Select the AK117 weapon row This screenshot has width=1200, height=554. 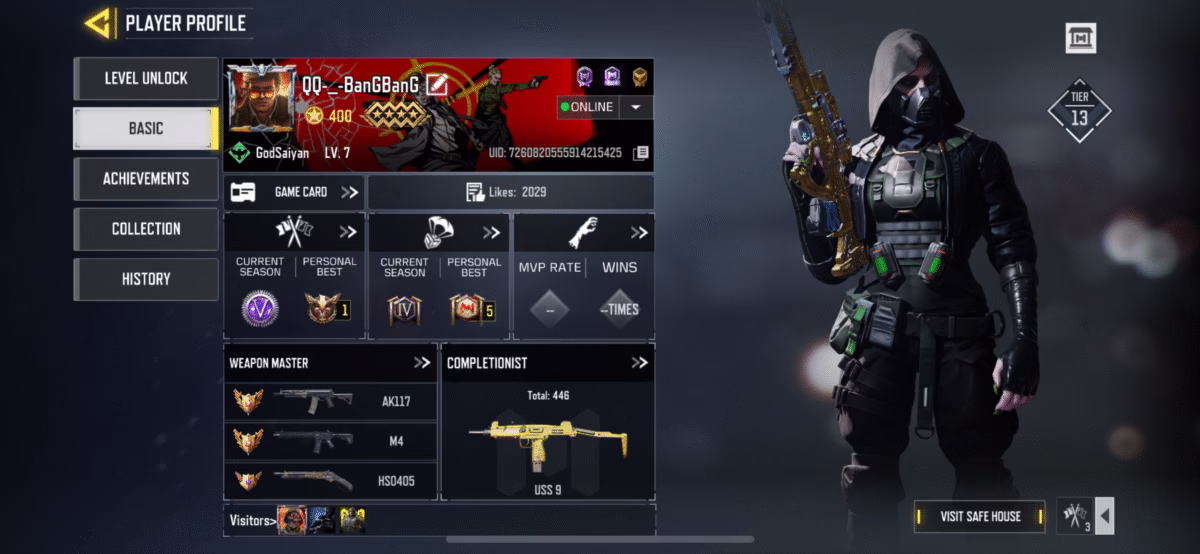click(330, 402)
